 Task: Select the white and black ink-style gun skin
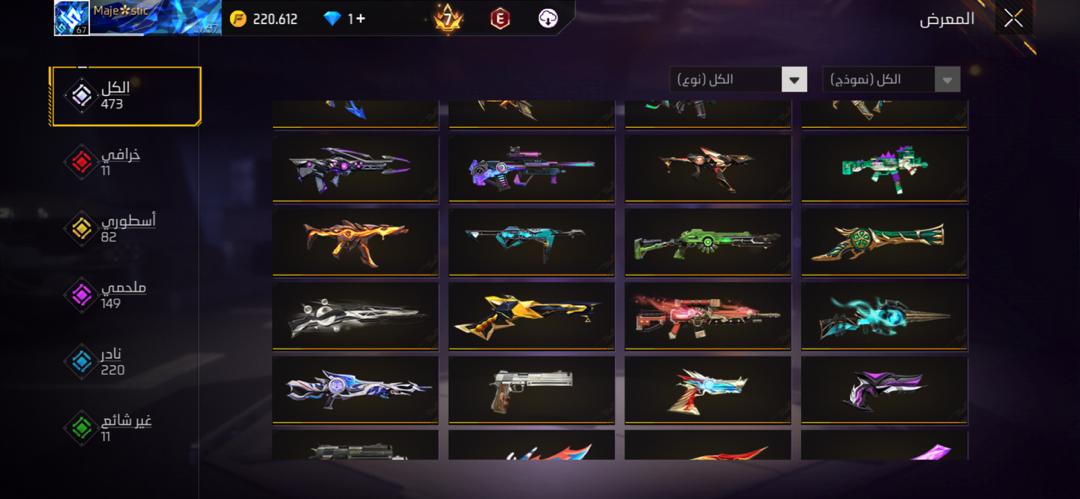pos(355,315)
